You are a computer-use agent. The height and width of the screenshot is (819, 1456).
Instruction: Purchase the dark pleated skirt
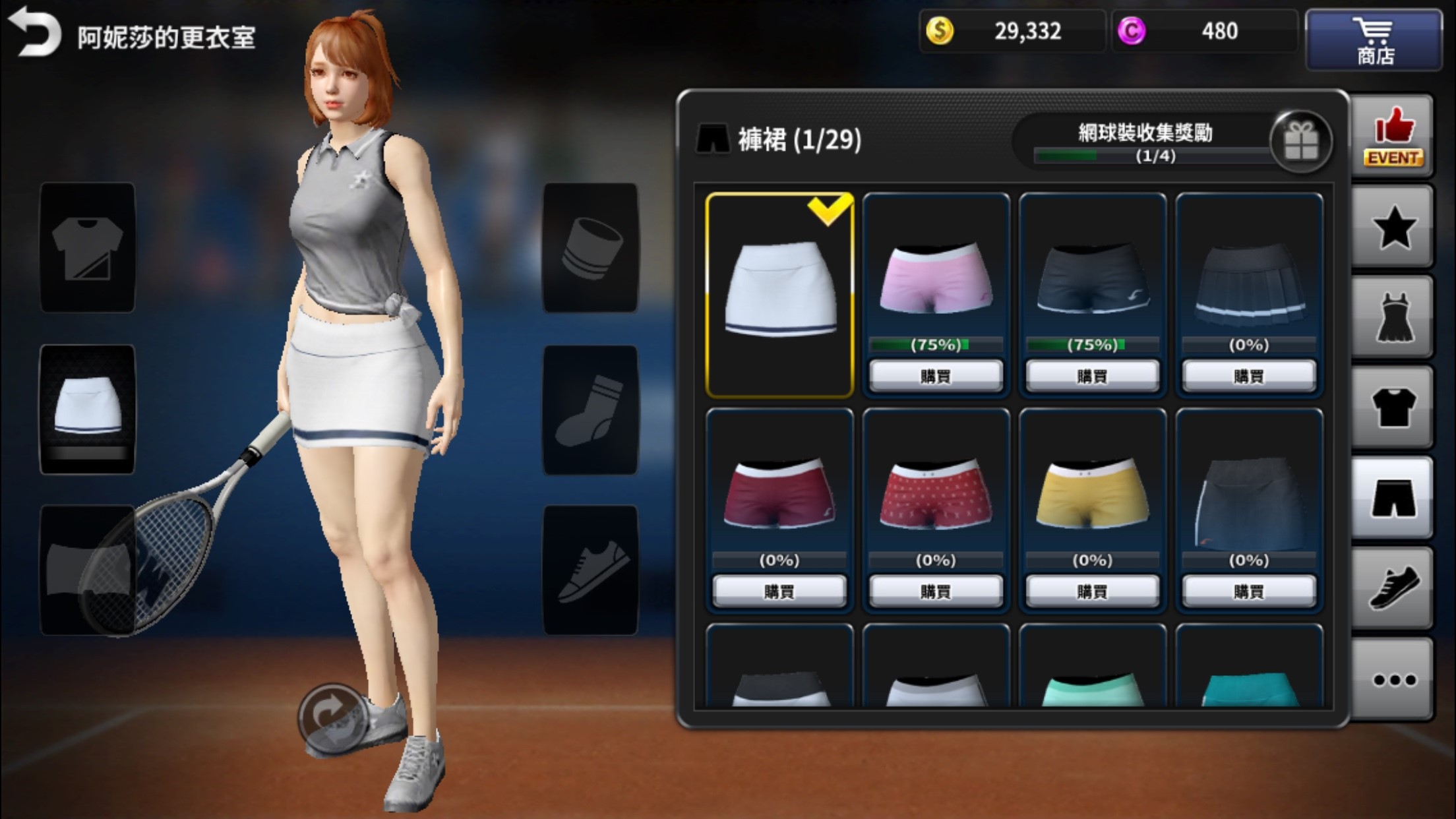coord(1249,376)
